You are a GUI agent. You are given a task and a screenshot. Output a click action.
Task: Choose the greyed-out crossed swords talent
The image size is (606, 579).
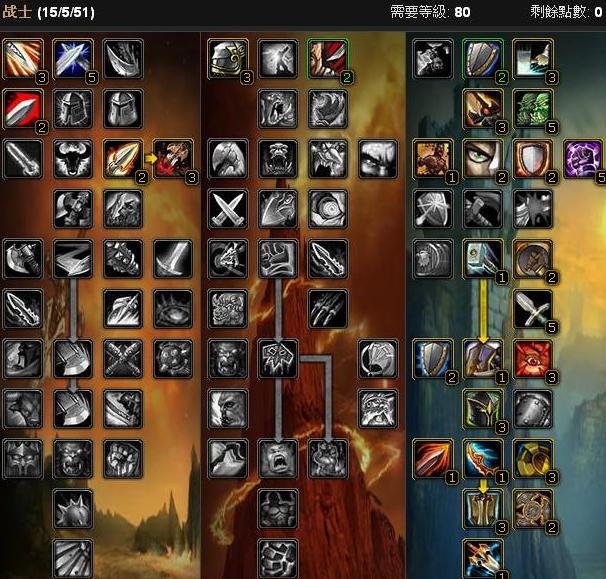(x=227, y=208)
